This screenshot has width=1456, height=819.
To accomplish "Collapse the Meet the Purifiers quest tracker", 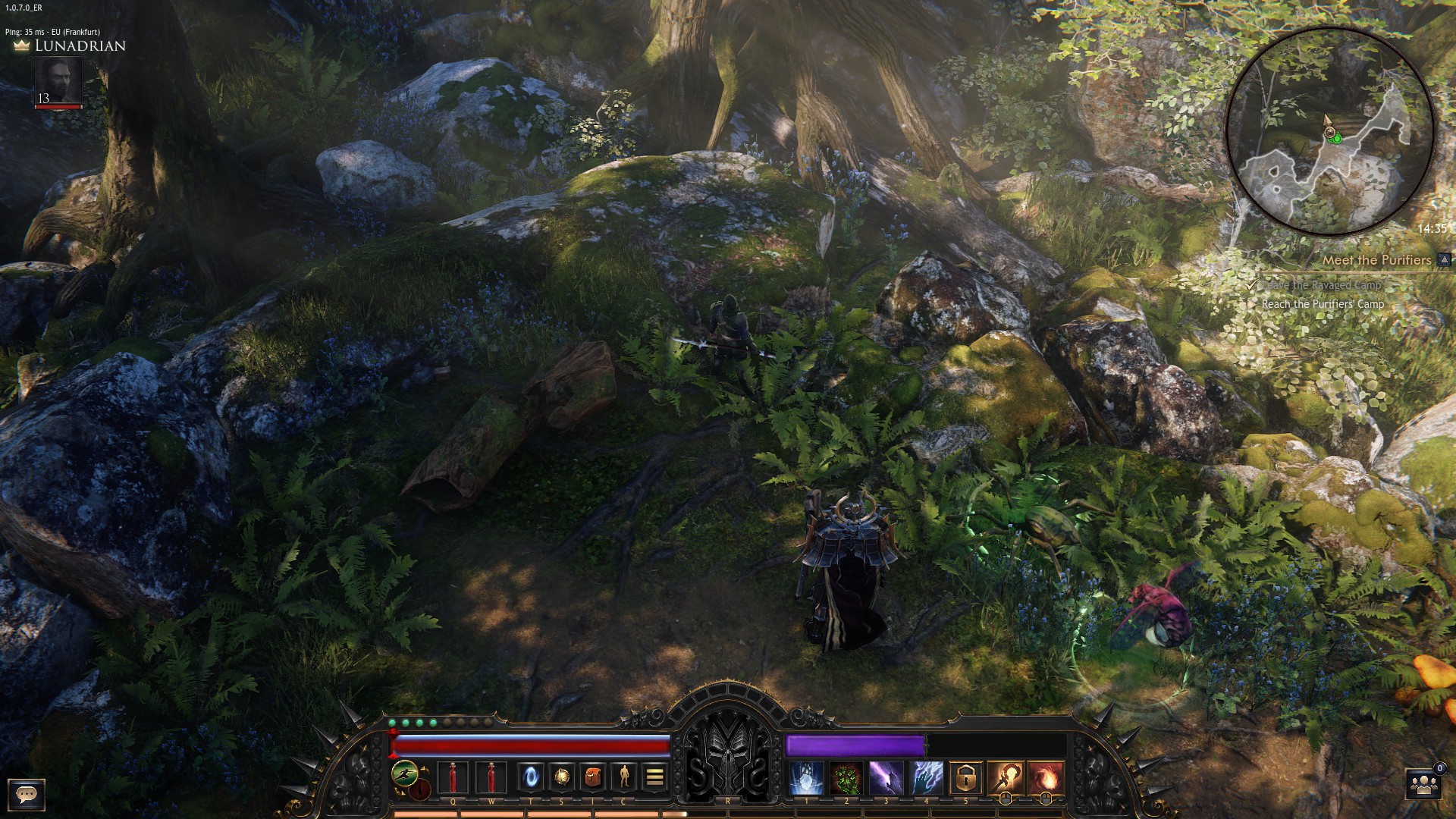I will (1445, 260).
